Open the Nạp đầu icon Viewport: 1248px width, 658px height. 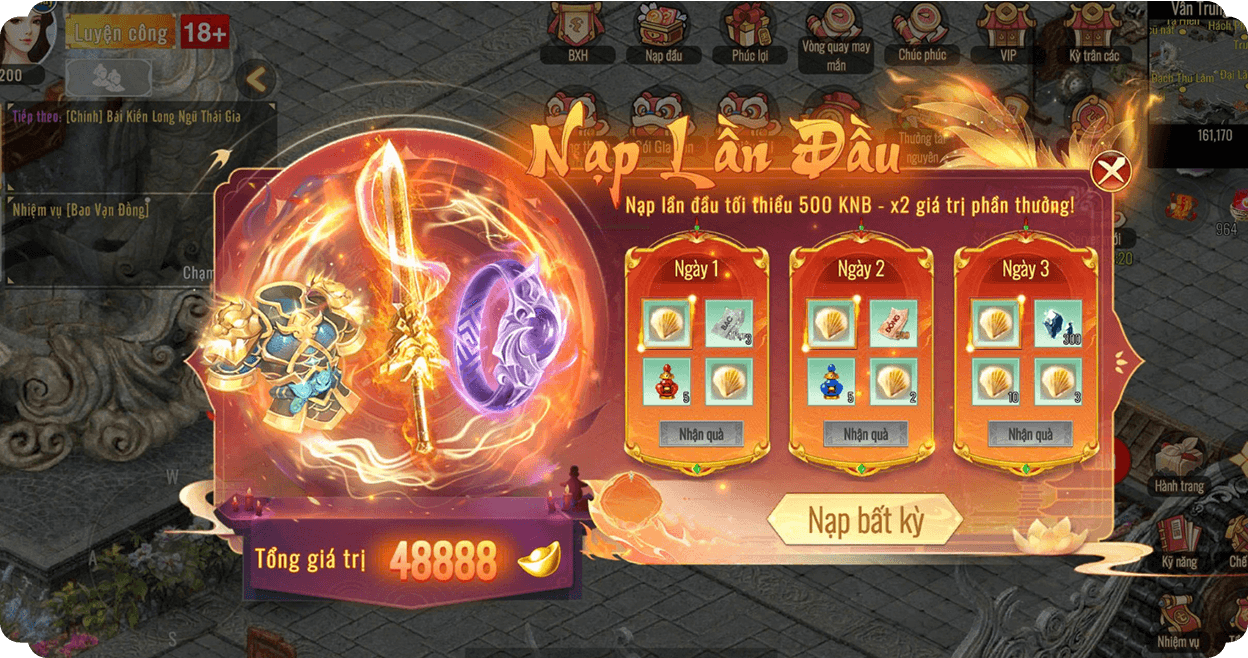click(x=664, y=33)
